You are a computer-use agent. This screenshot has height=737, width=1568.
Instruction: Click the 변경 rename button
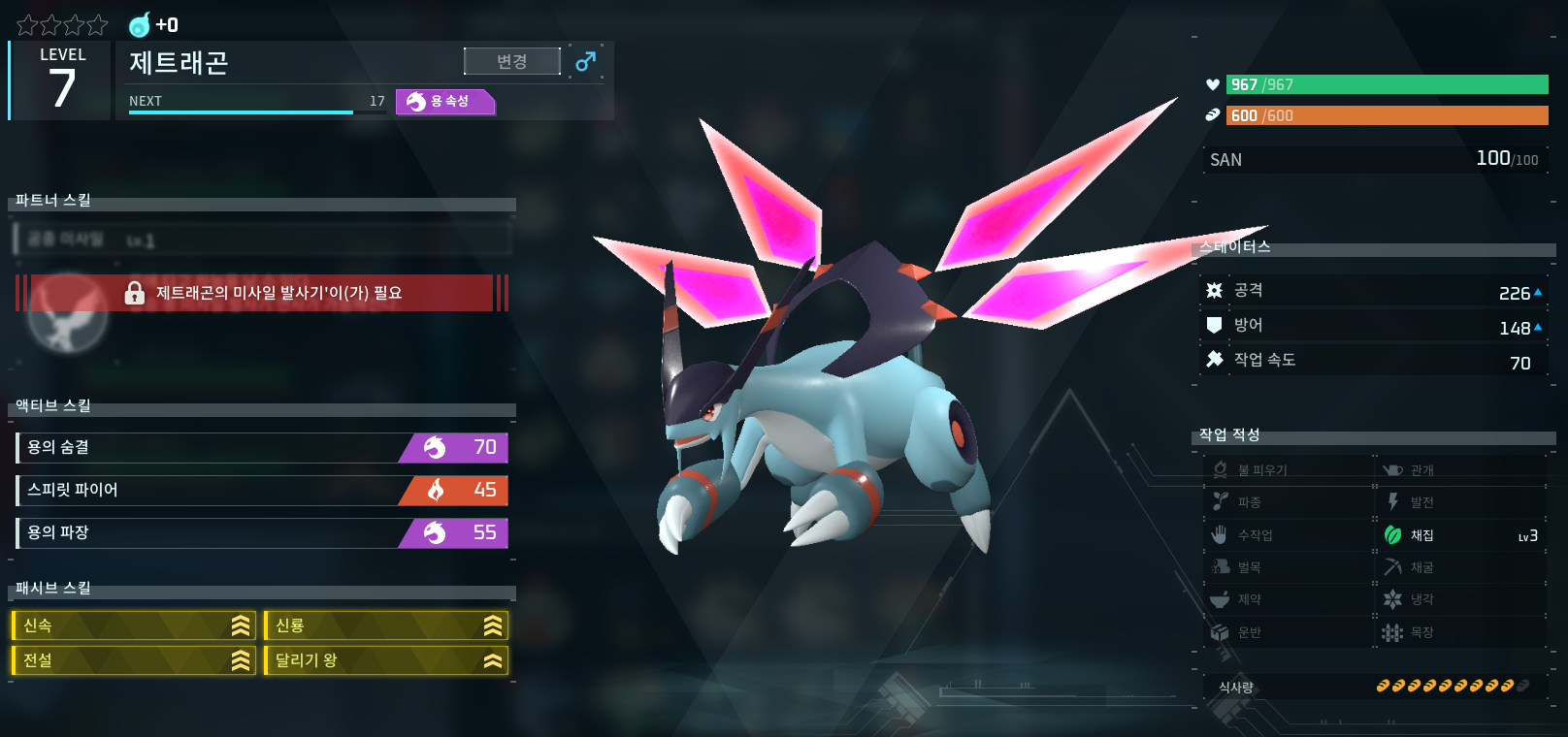pos(511,61)
